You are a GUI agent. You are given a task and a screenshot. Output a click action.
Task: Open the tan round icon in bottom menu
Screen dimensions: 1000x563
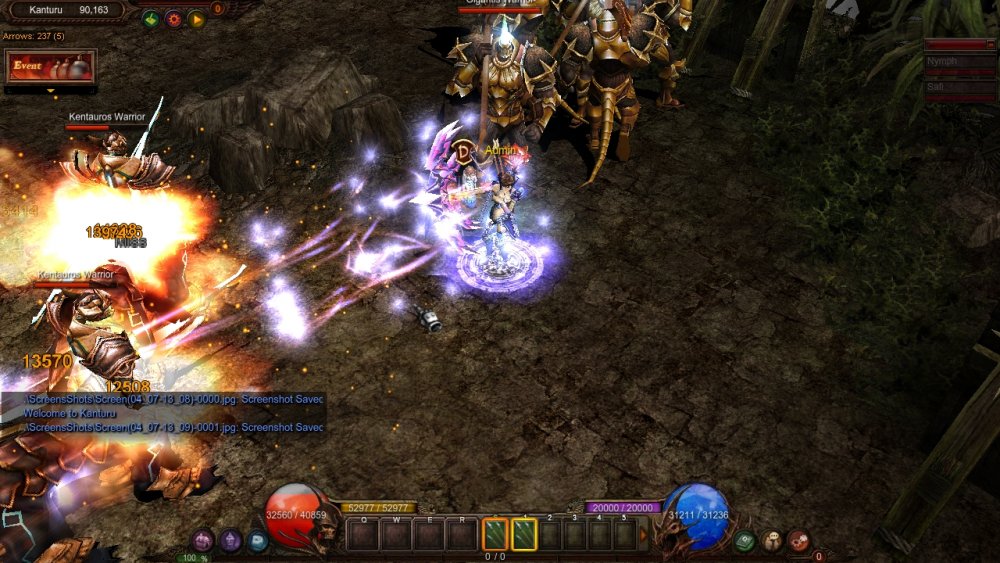pos(771,541)
